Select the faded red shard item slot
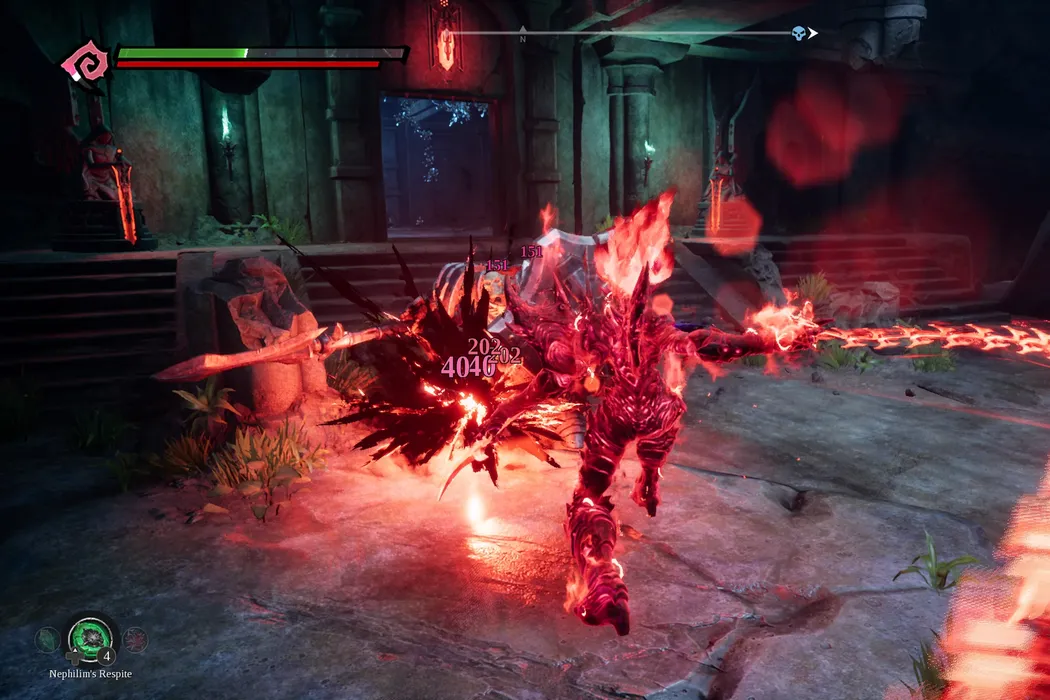This screenshot has height=700, width=1050. 134,639
